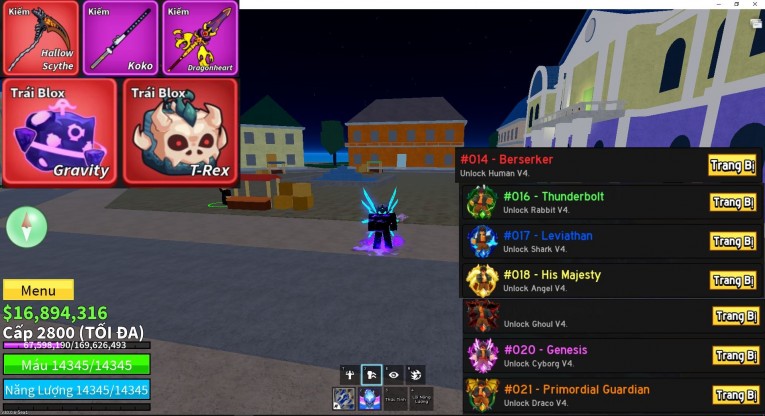Select the T-Rex Blox fruit card
Image resolution: width=765 pixels, height=416 pixels.
tap(180, 131)
